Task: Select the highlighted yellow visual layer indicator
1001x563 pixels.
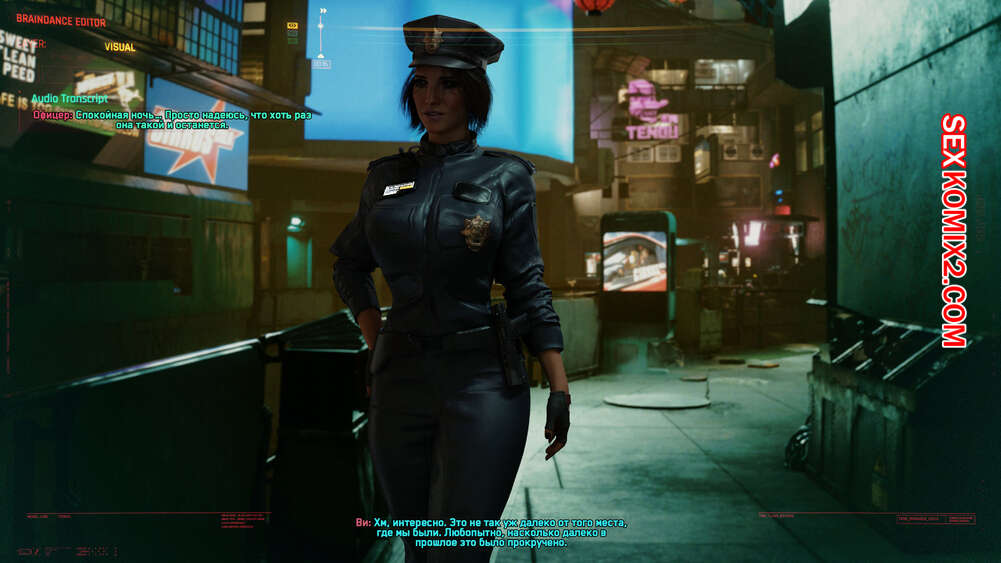Action: 292,25
